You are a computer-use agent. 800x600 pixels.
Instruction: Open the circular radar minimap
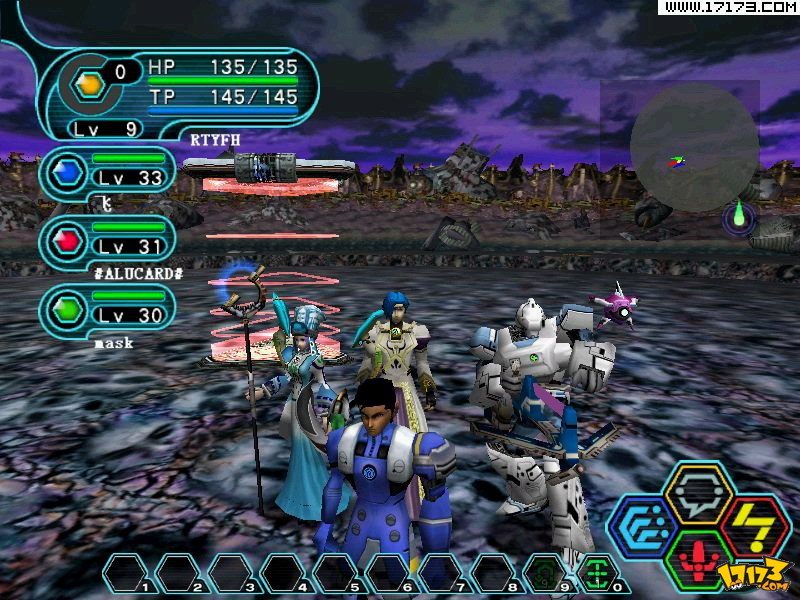[694, 147]
